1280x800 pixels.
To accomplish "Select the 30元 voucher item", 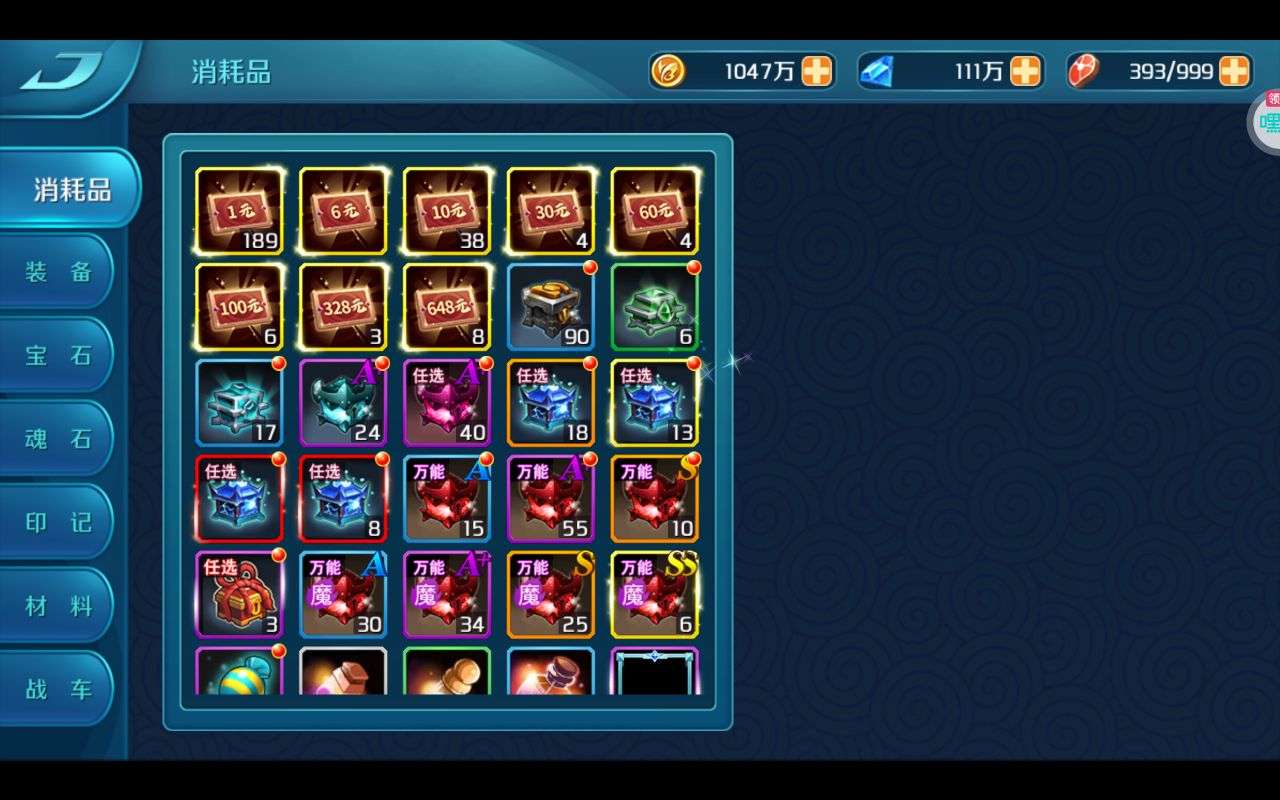I will pos(551,211).
